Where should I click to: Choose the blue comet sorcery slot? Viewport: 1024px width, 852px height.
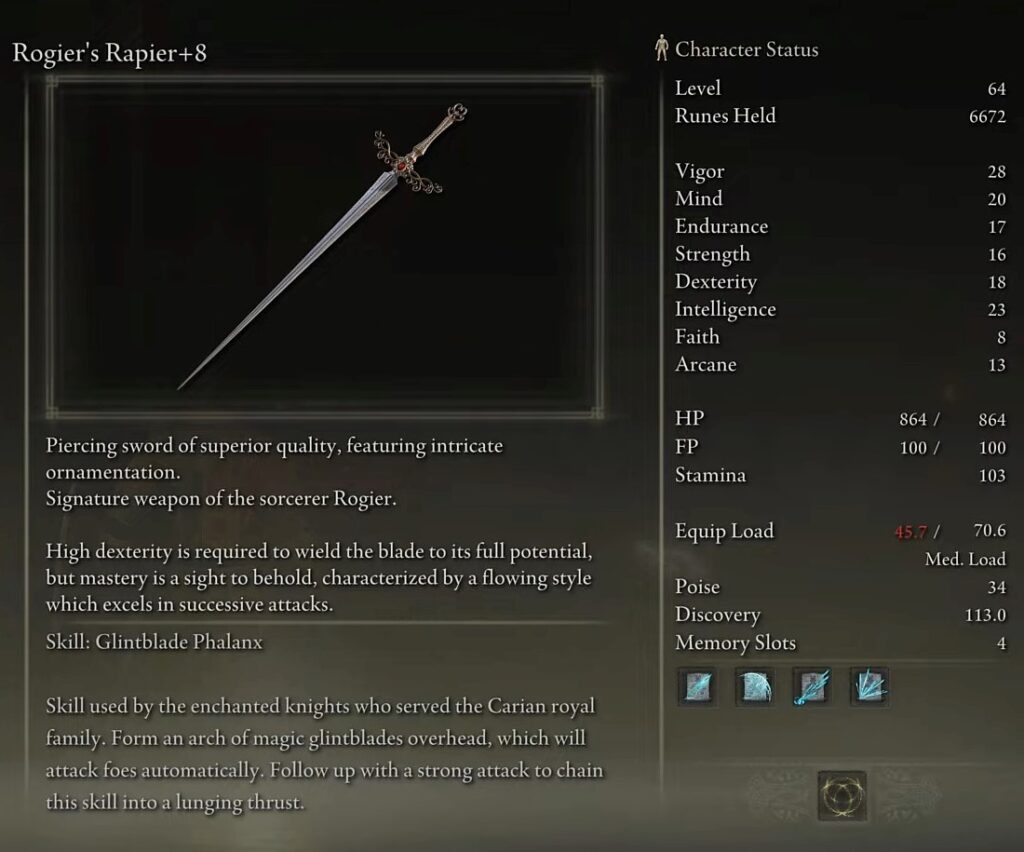[811, 688]
